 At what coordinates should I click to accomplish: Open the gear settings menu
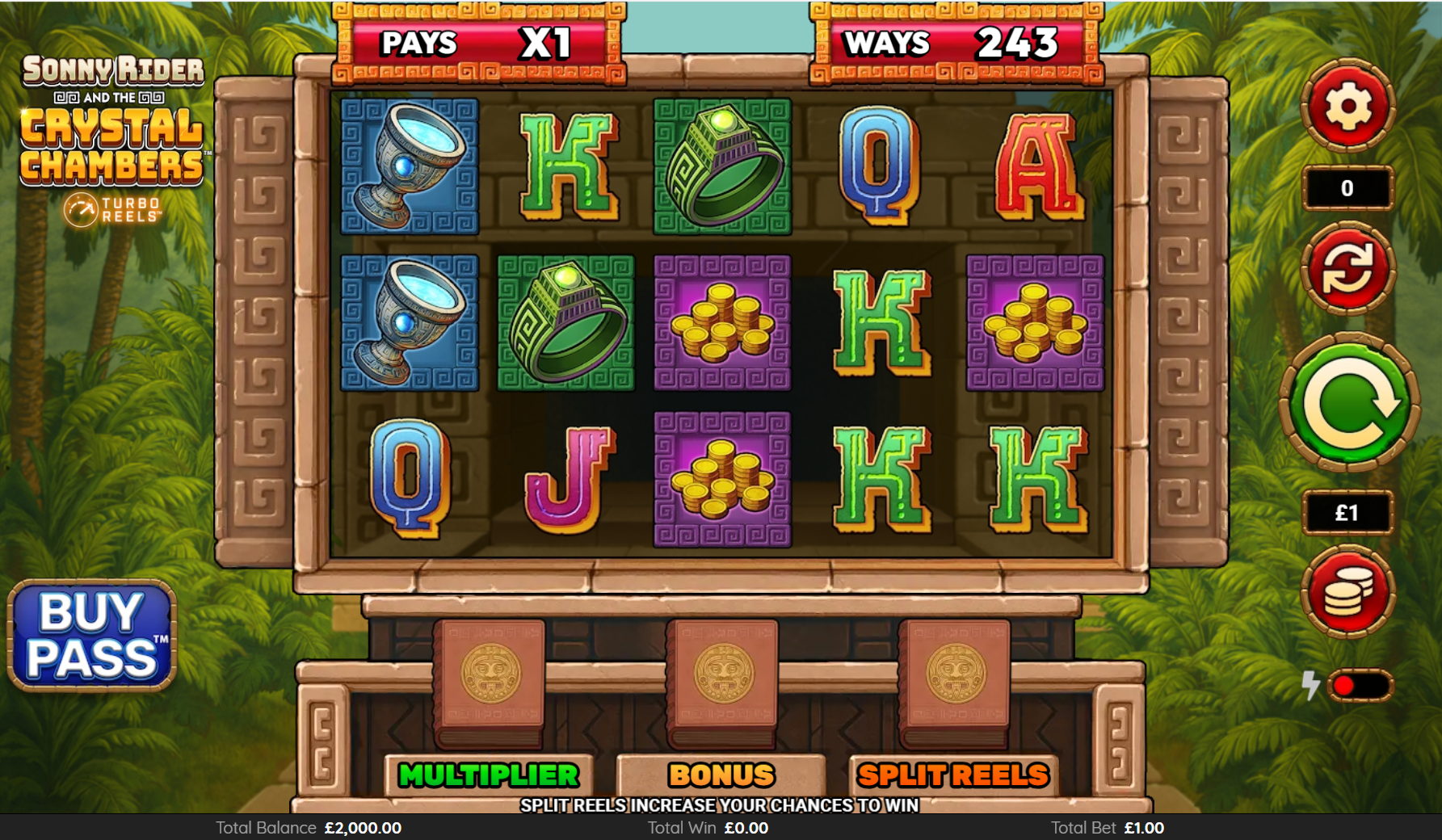1347,106
